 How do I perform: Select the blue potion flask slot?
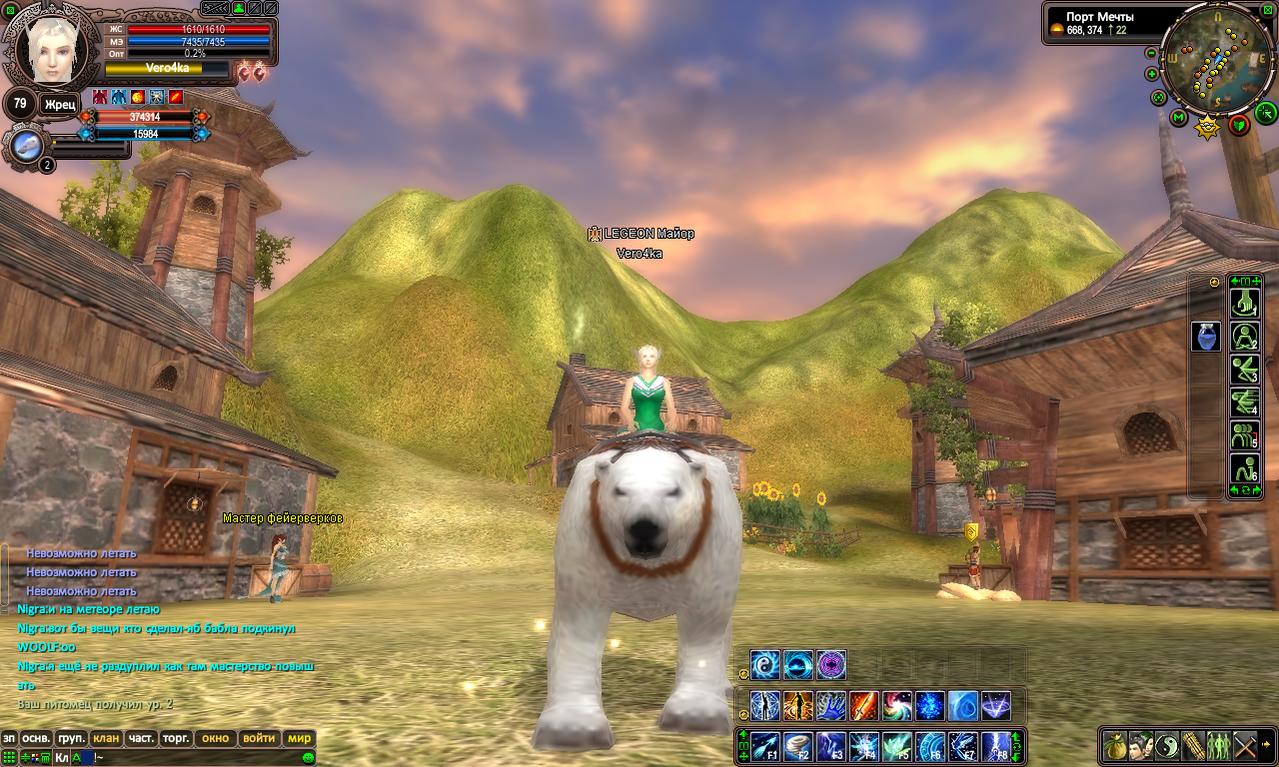coord(1205,336)
